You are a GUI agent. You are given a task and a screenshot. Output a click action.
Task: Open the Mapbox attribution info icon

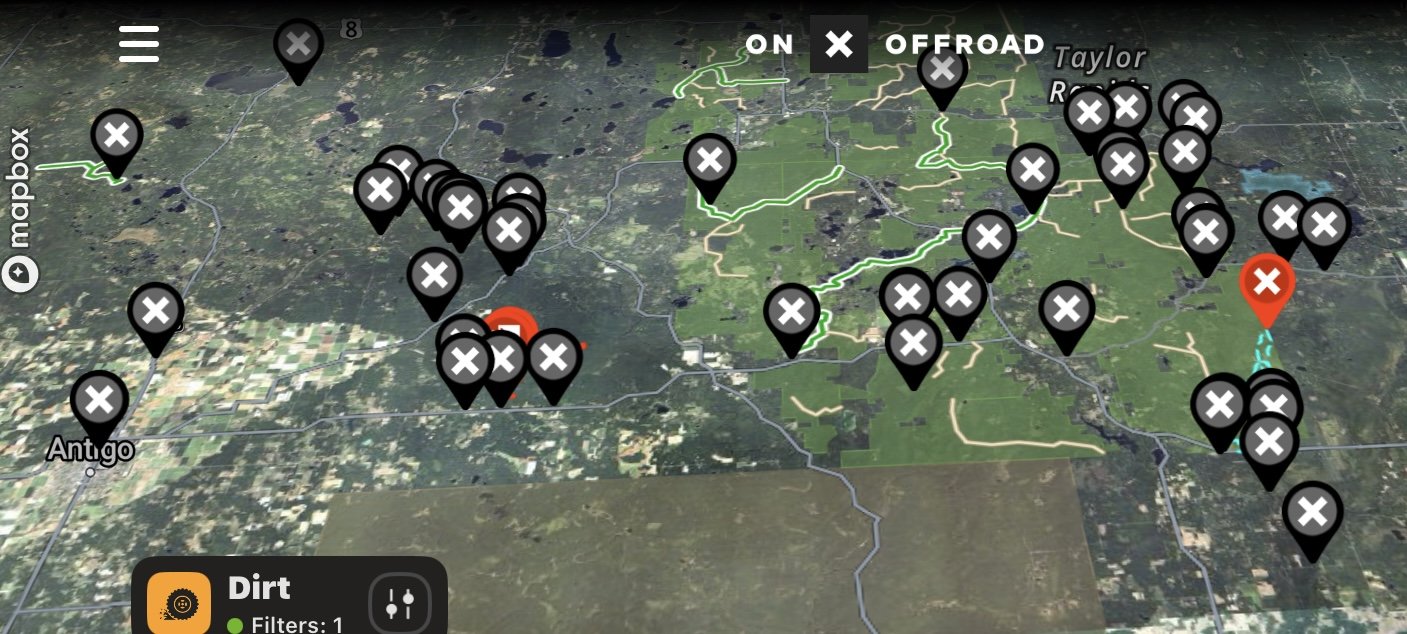[20, 274]
